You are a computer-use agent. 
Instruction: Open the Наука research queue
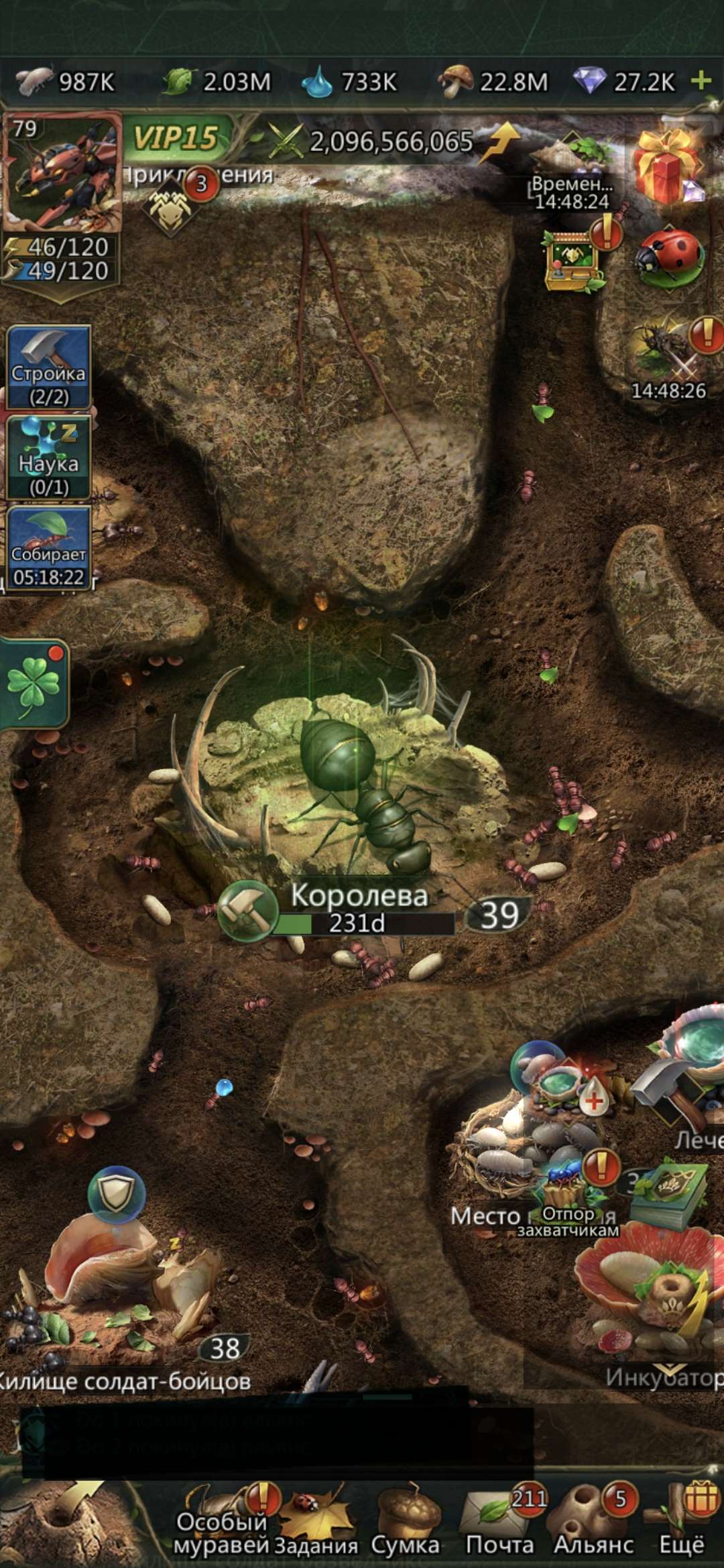(48, 458)
